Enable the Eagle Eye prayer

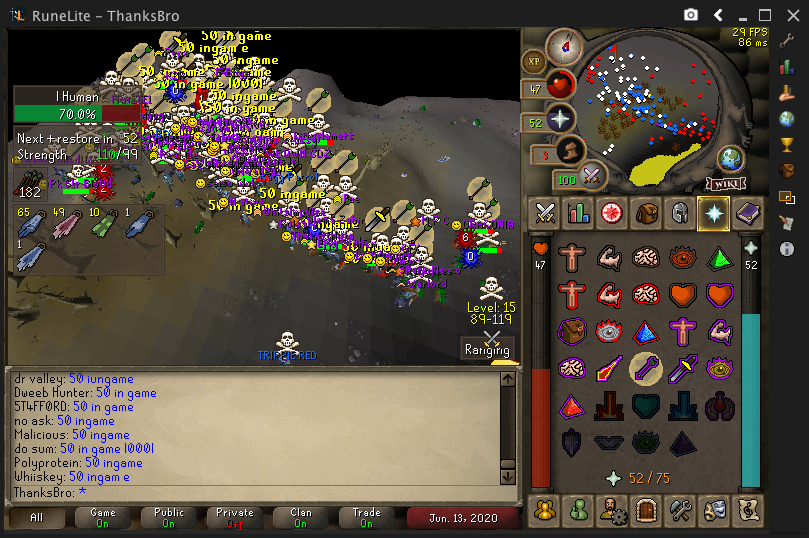click(x=719, y=368)
